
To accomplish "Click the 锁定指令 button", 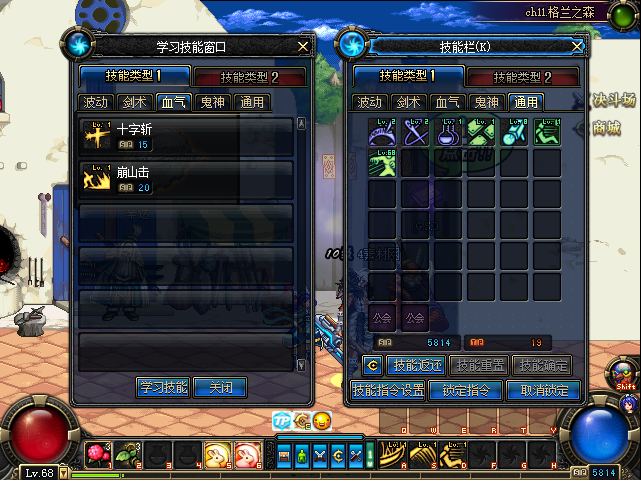I will pos(465,390).
